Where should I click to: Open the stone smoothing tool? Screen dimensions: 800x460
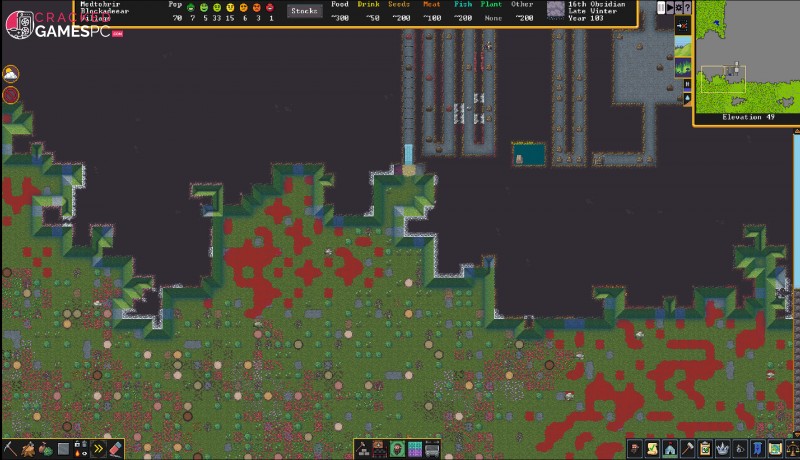(62, 449)
